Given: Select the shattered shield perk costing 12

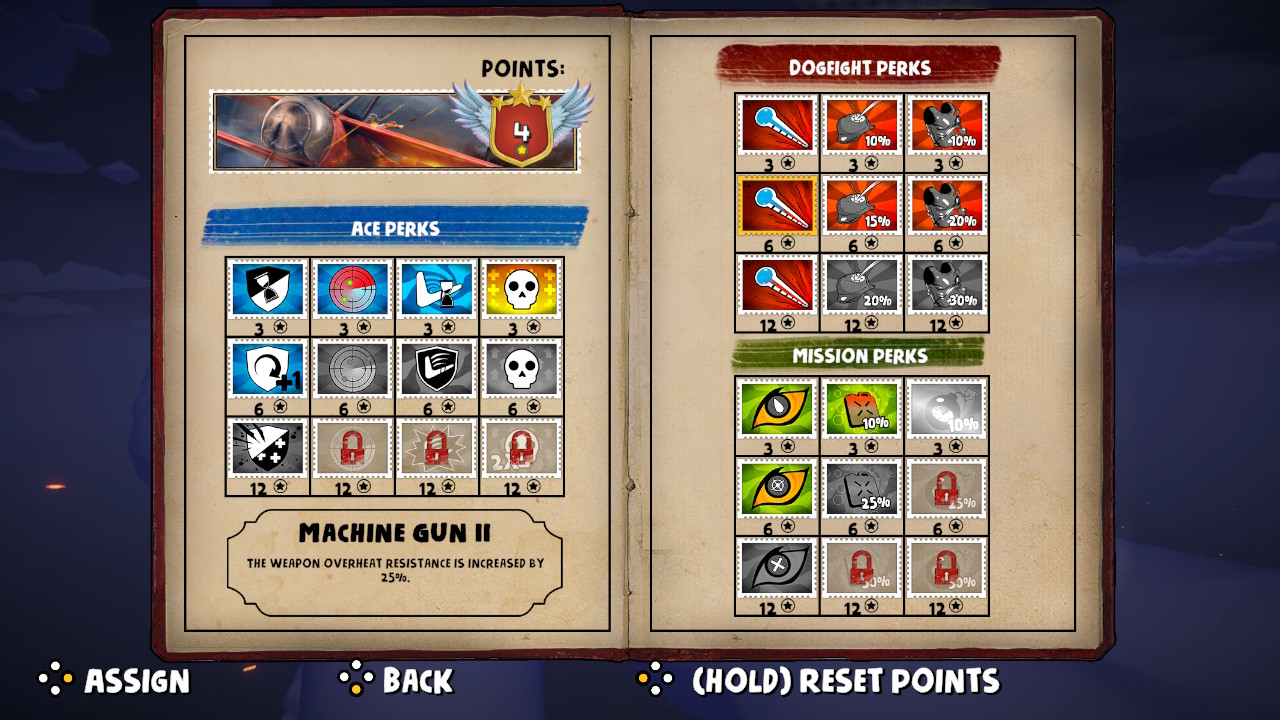Looking at the screenshot, I should 268,449.
